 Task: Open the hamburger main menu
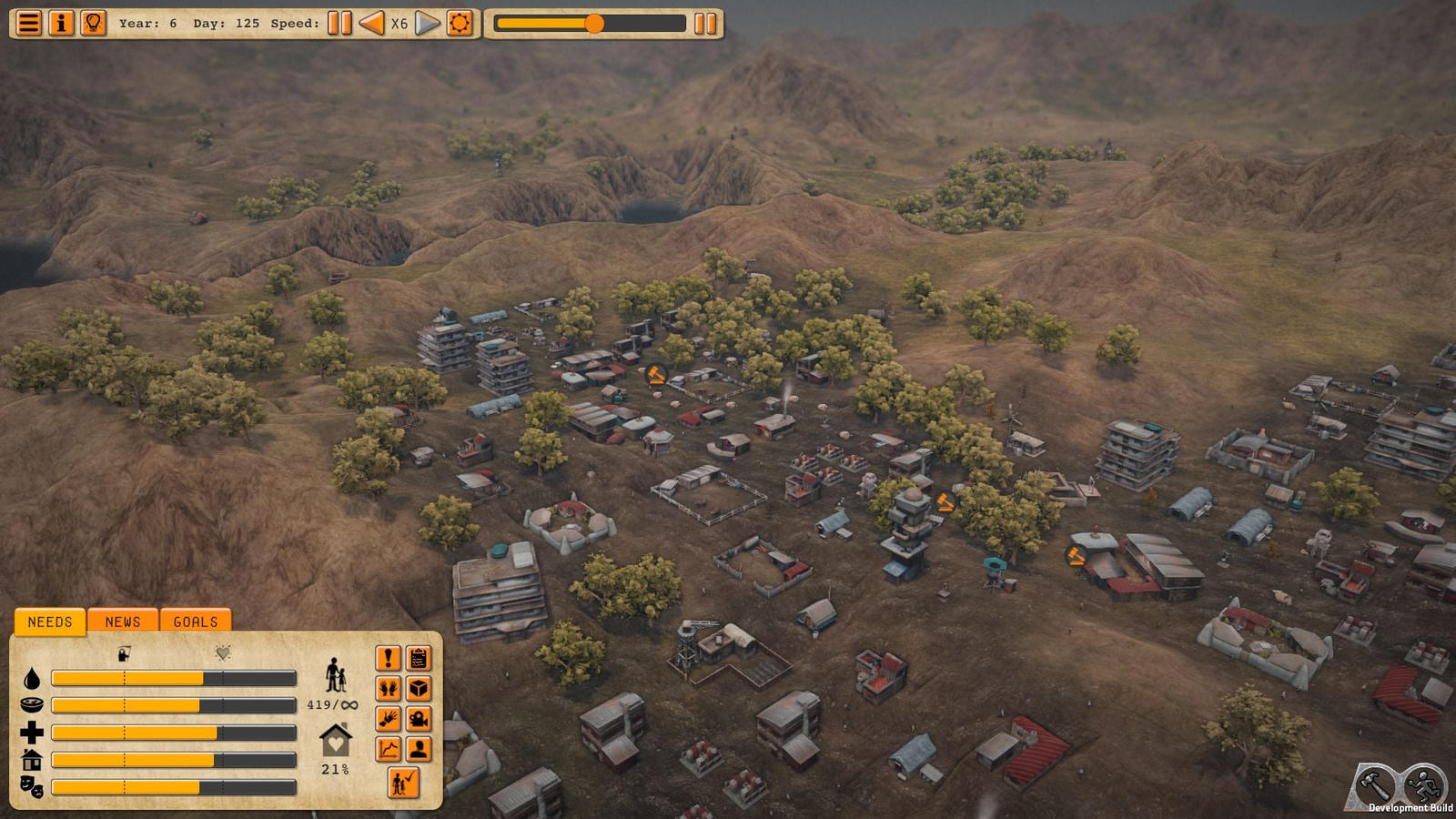(29, 23)
